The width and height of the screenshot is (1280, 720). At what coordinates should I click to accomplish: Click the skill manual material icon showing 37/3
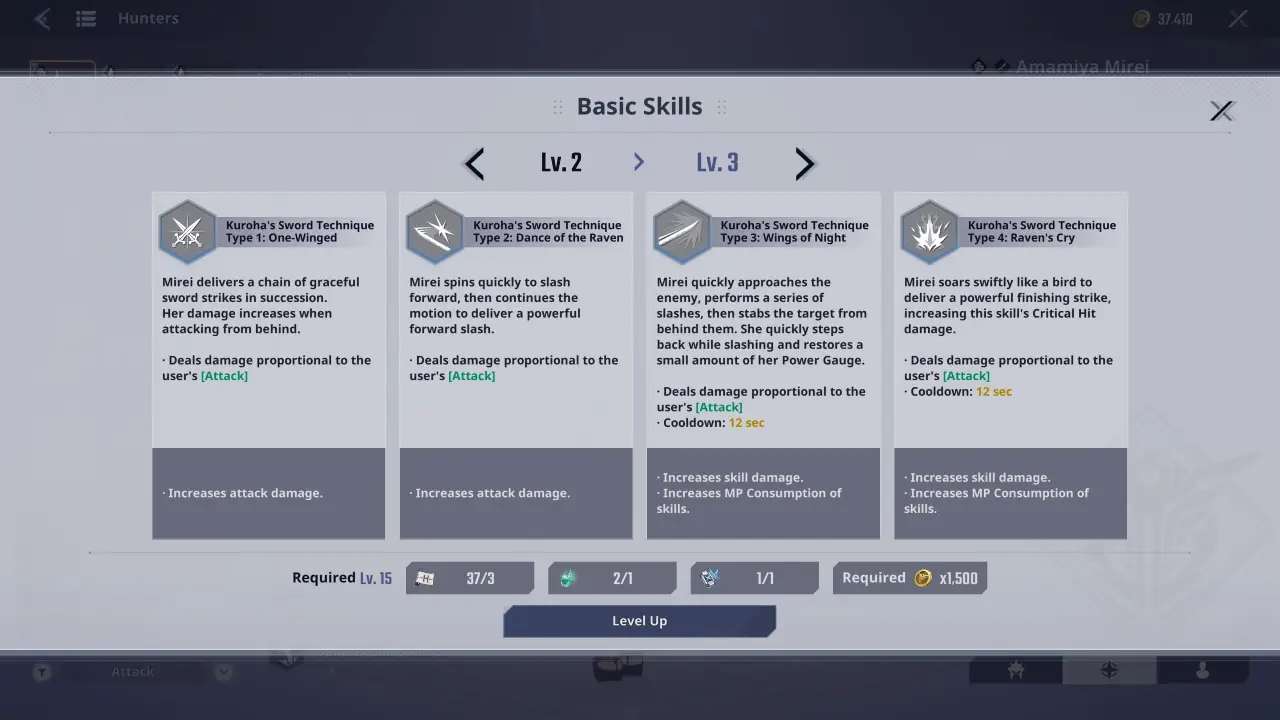(424, 577)
